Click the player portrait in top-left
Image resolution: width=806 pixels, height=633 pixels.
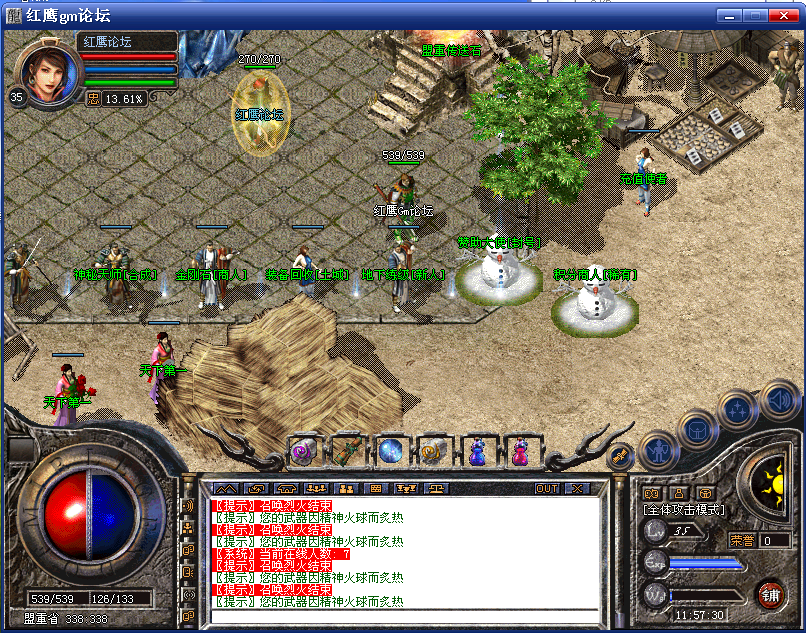(x=47, y=70)
